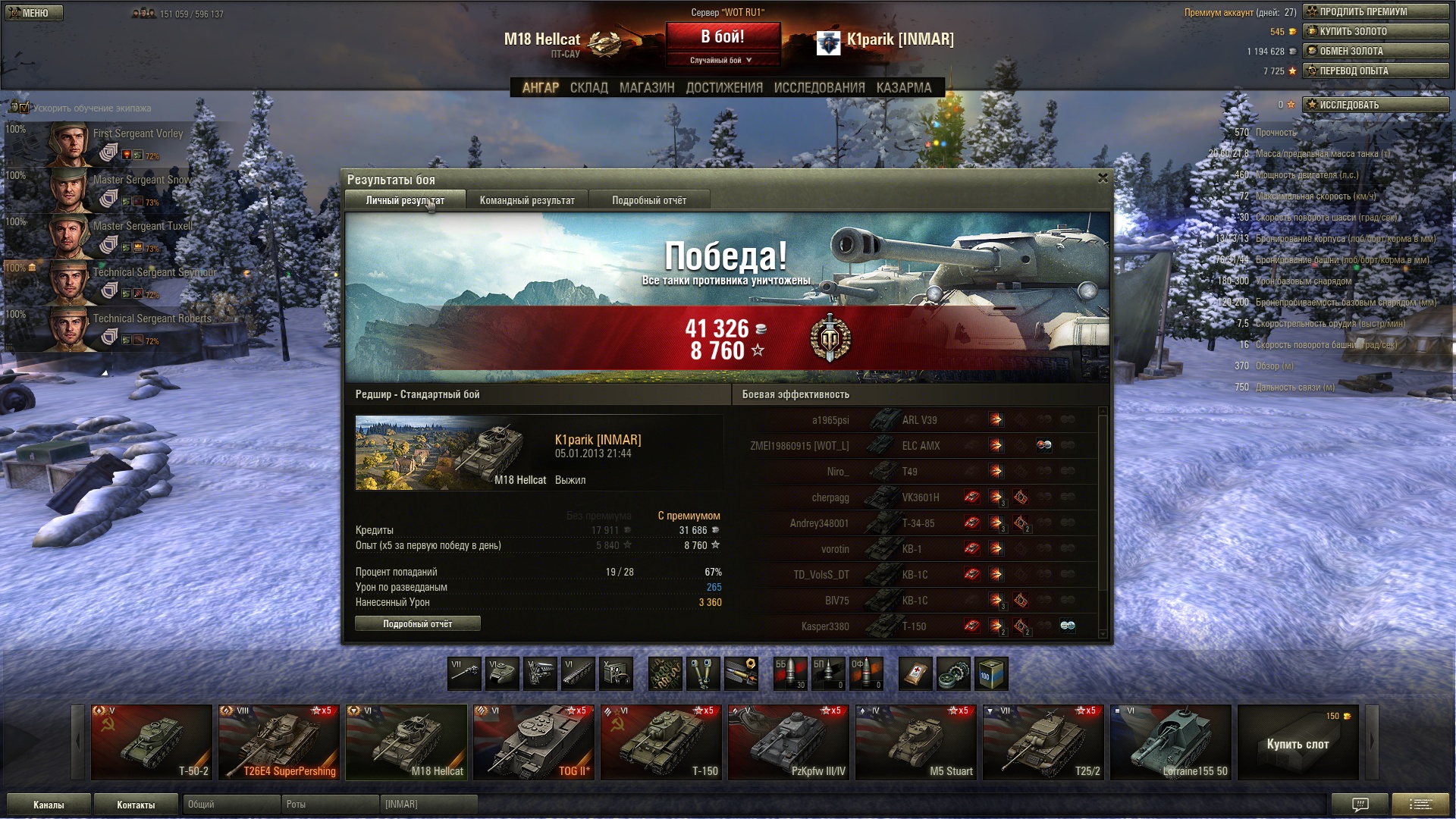The image size is (1456, 819).
Task: Click Купить золото button
Action: coord(1376,31)
